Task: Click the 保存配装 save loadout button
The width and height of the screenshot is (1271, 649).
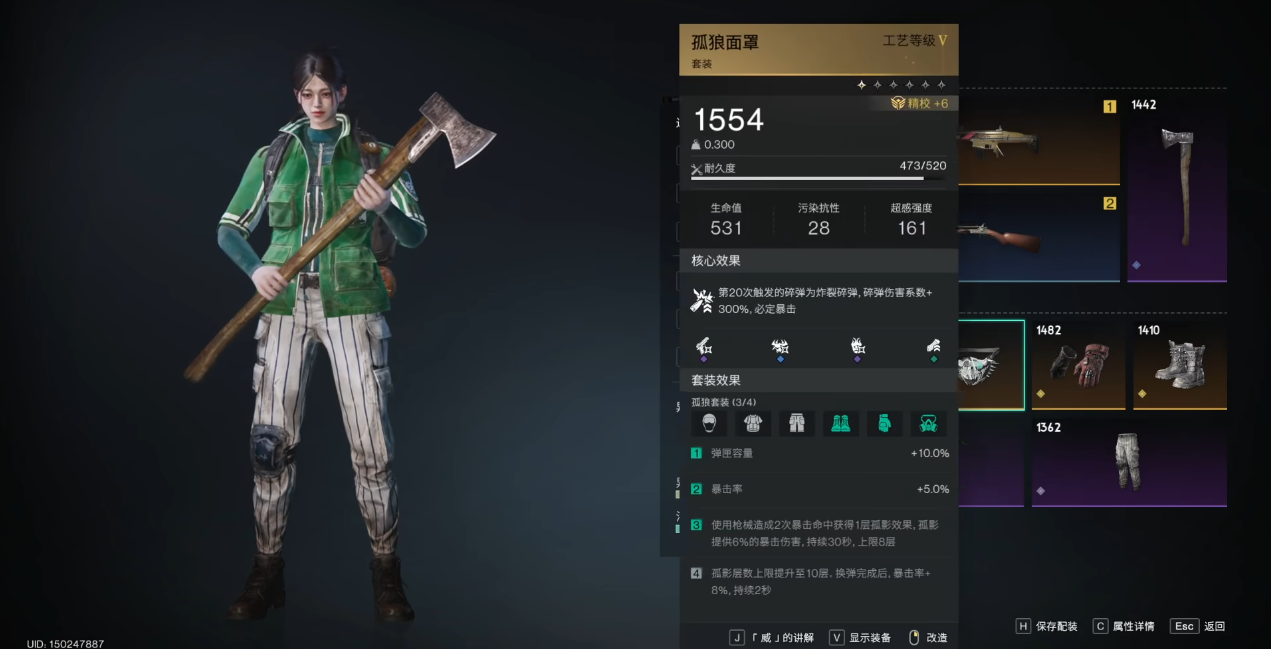Action: click(1047, 626)
